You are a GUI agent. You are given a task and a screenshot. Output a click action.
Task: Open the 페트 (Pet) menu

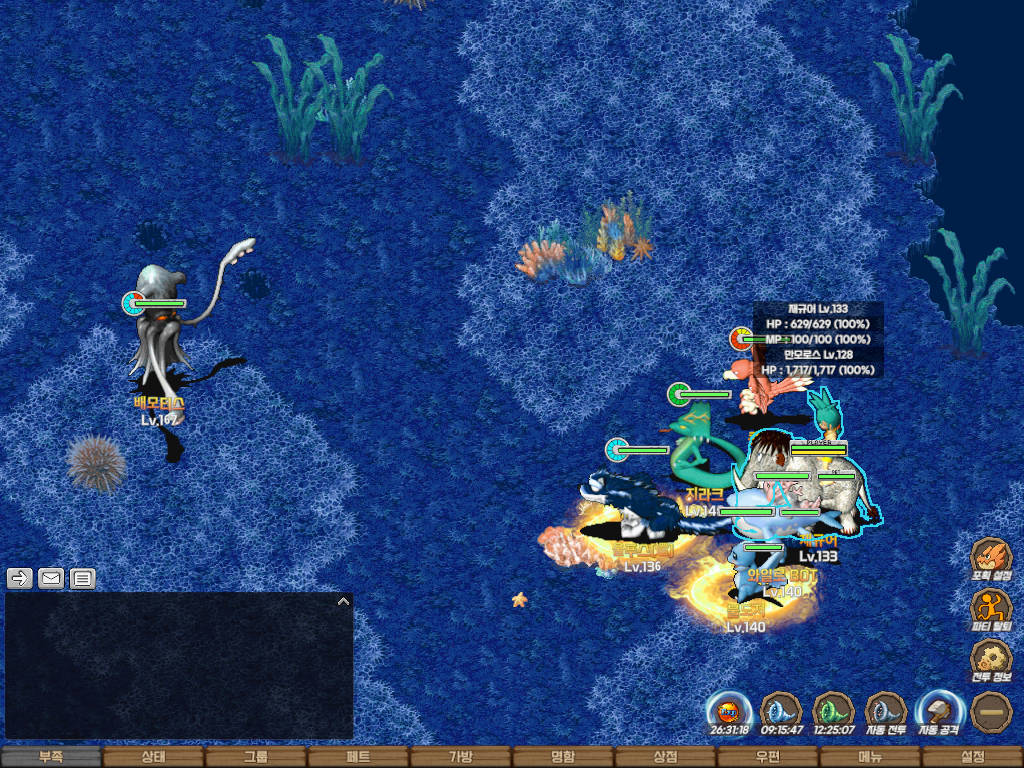pyautogui.click(x=358, y=757)
